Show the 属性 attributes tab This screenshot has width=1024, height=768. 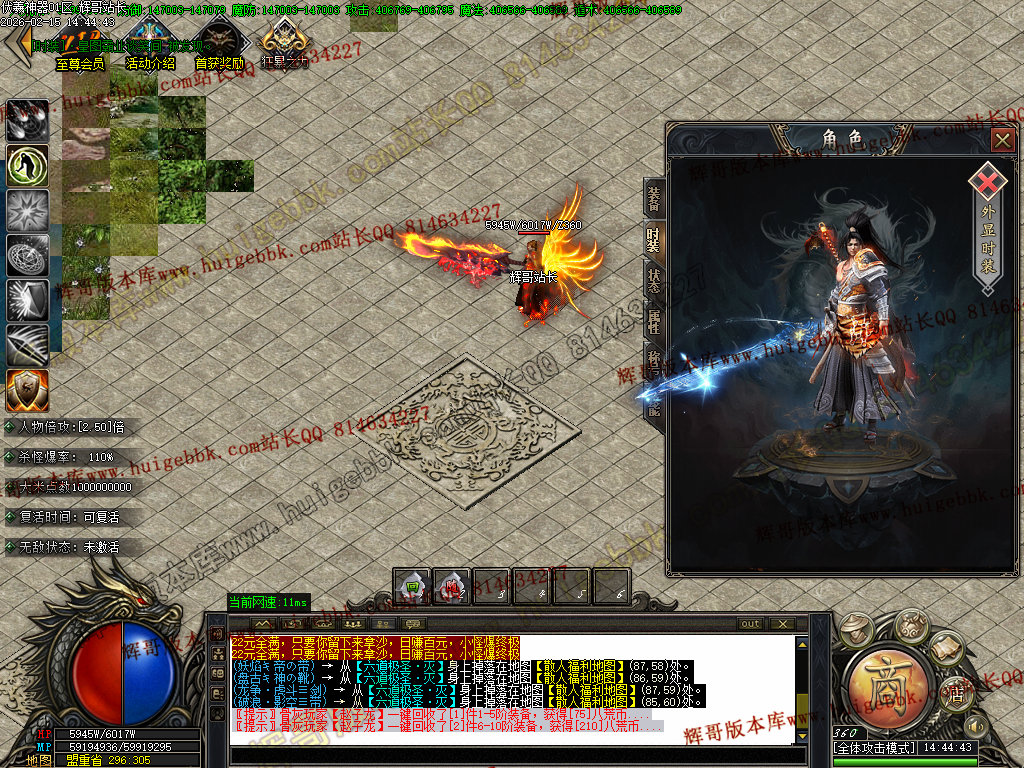click(653, 321)
